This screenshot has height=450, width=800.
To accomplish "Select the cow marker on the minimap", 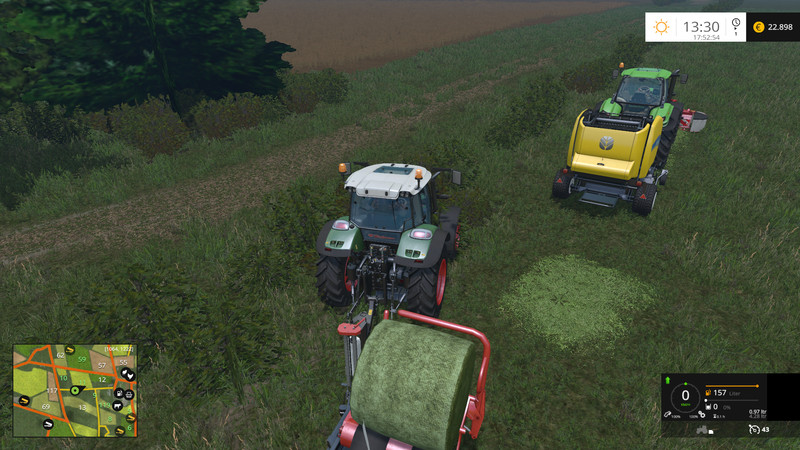I will [116, 407].
